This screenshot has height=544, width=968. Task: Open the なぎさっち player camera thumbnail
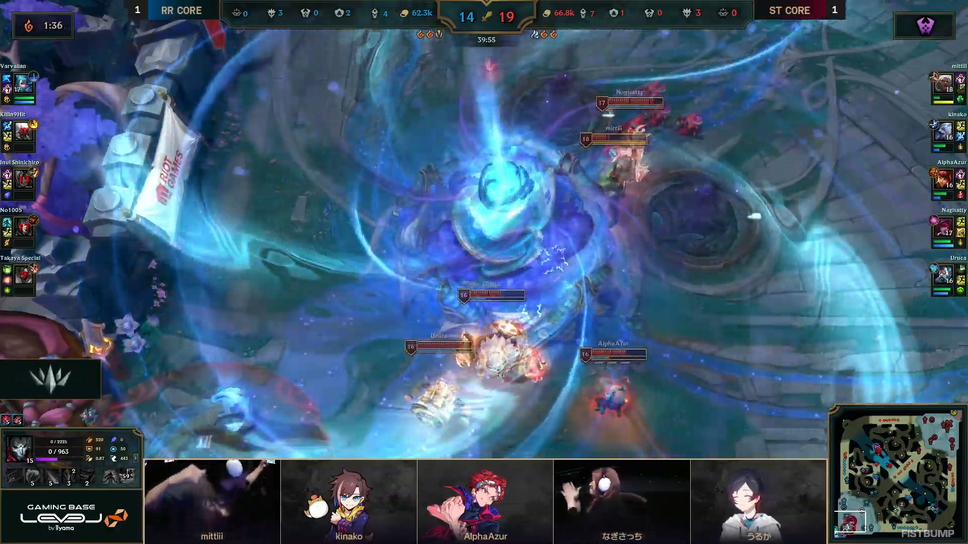tap(621, 501)
